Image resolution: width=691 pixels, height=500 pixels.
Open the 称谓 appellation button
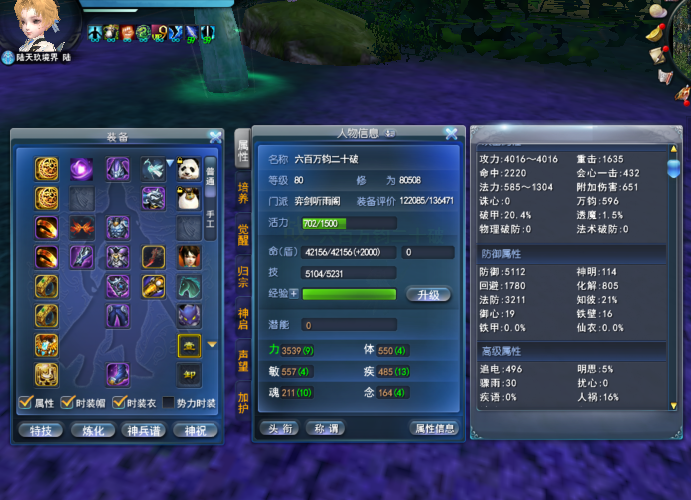point(328,428)
